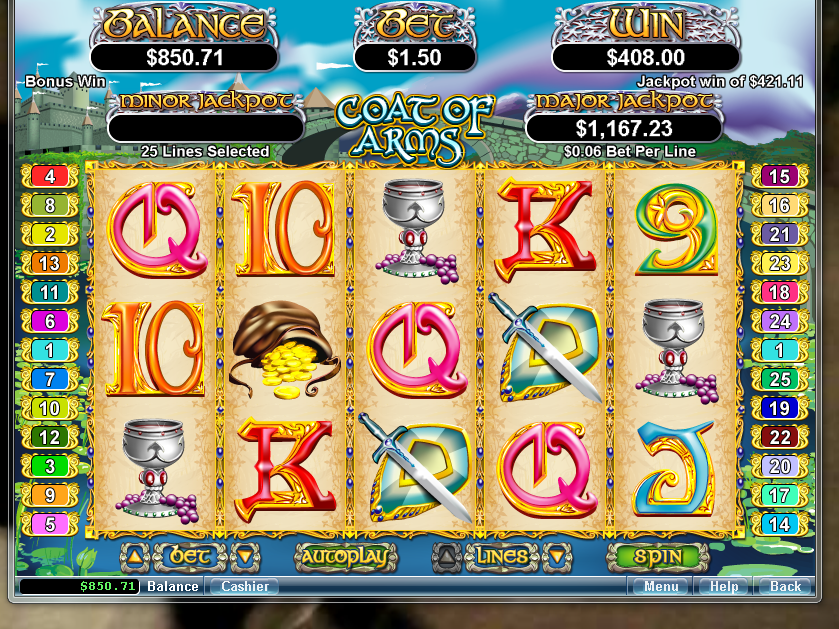The image size is (839, 629).
Task: Select payline number 15
Action: [x=777, y=177]
